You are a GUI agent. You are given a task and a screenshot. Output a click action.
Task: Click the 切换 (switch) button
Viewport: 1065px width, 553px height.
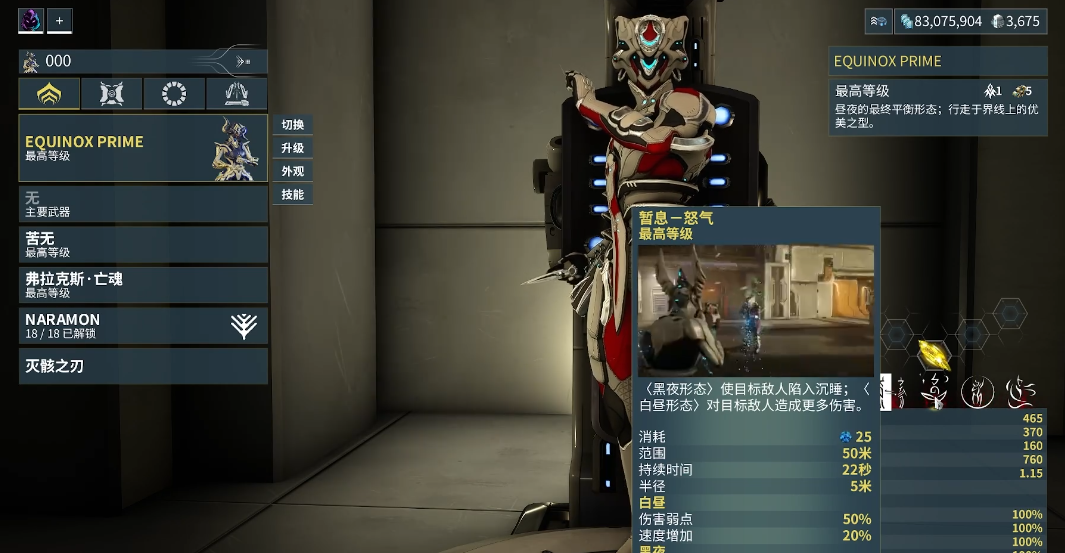[x=293, y=125]
